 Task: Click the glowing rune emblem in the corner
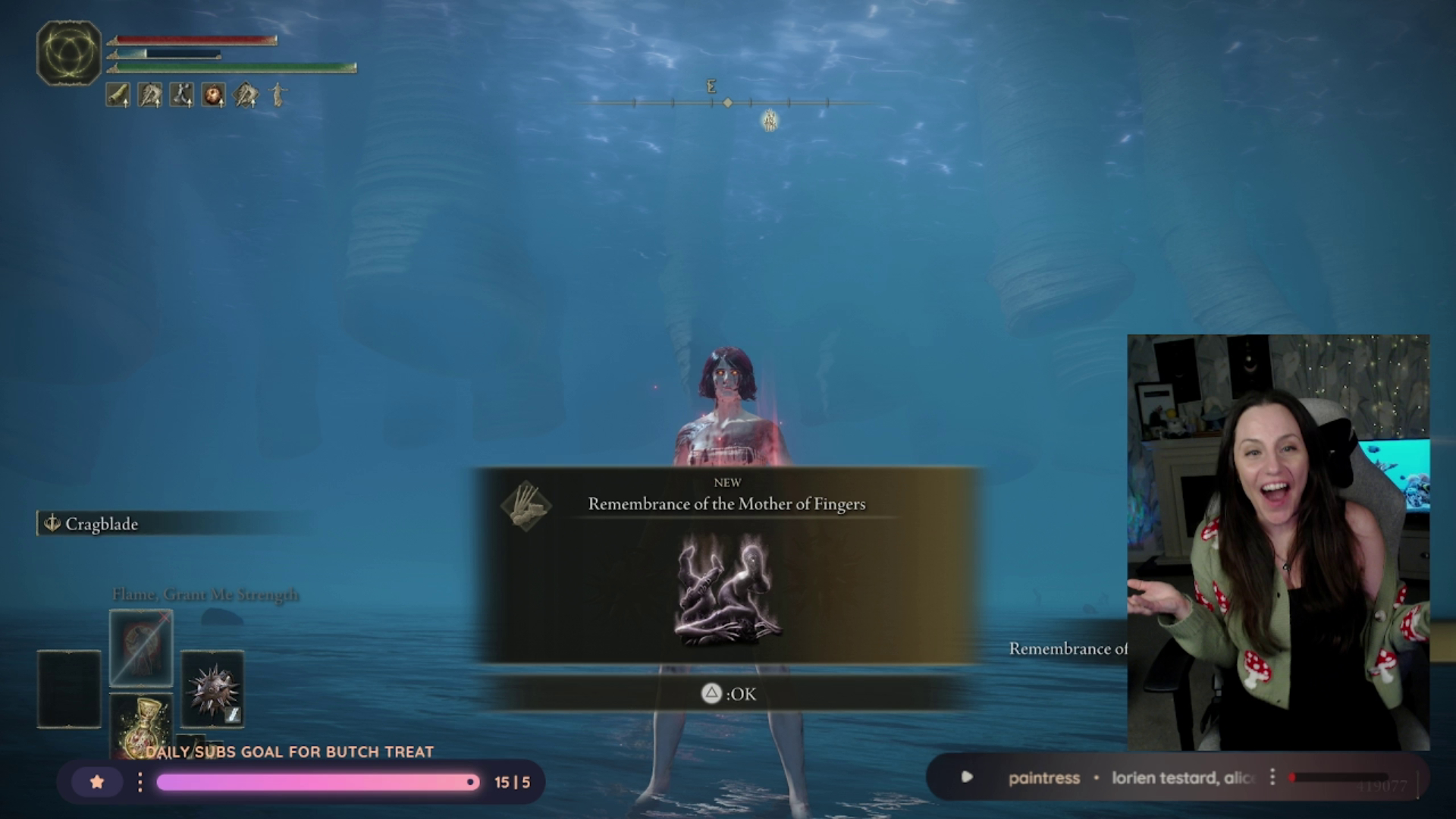click(x=68, y=53)
